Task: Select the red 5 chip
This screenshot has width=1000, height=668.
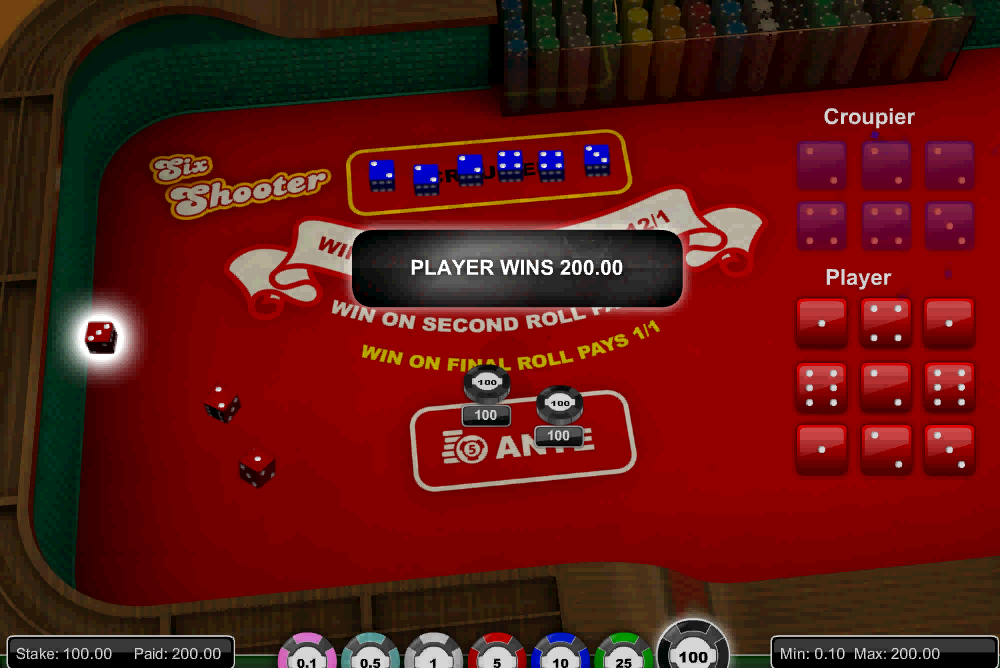Action: tap(498, 655)
